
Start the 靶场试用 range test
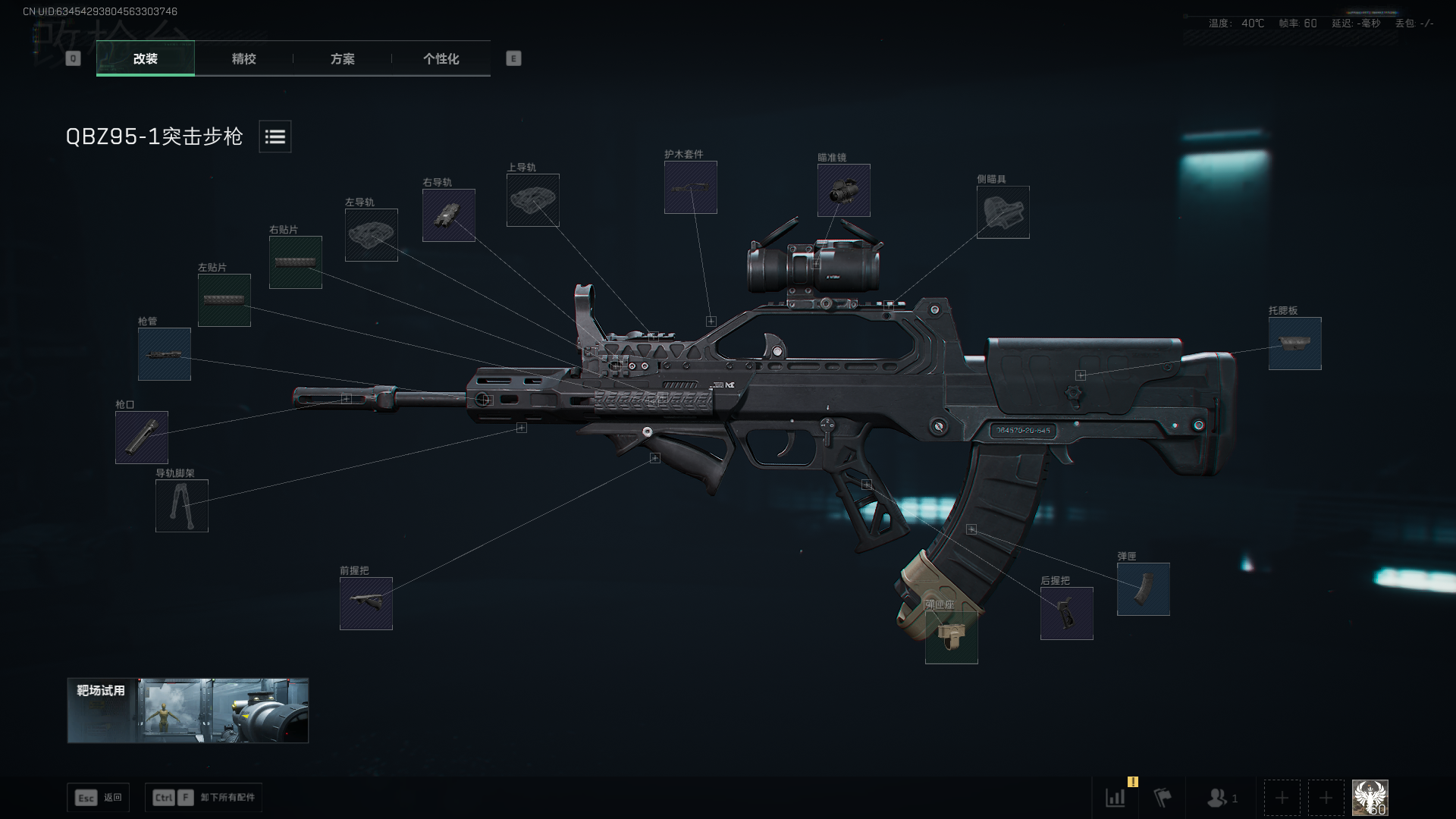[188, 711]
